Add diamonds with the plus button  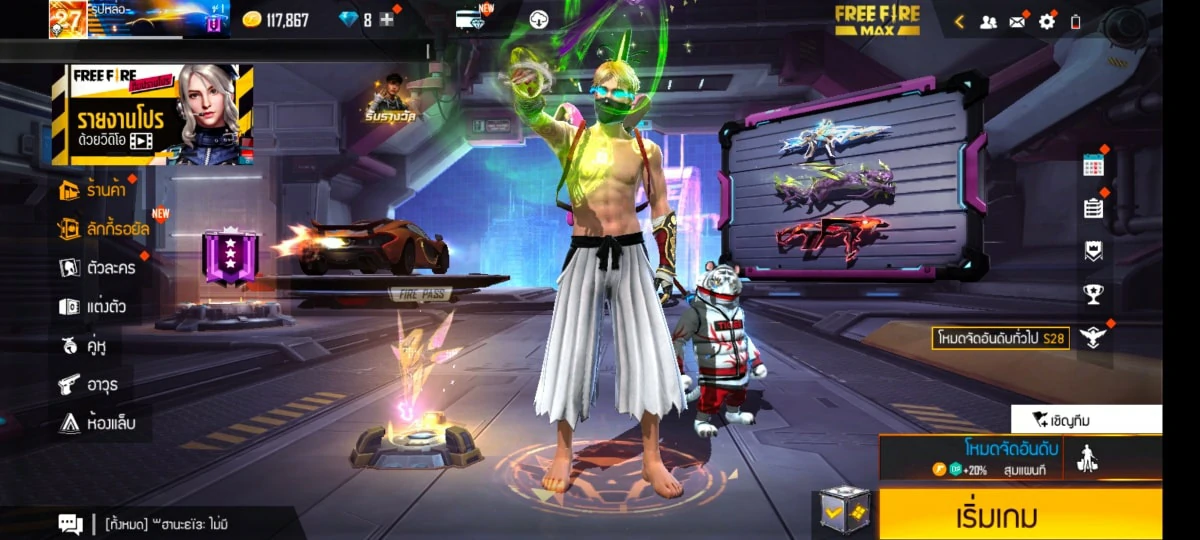pyautogui.click(x=387, y=20)
